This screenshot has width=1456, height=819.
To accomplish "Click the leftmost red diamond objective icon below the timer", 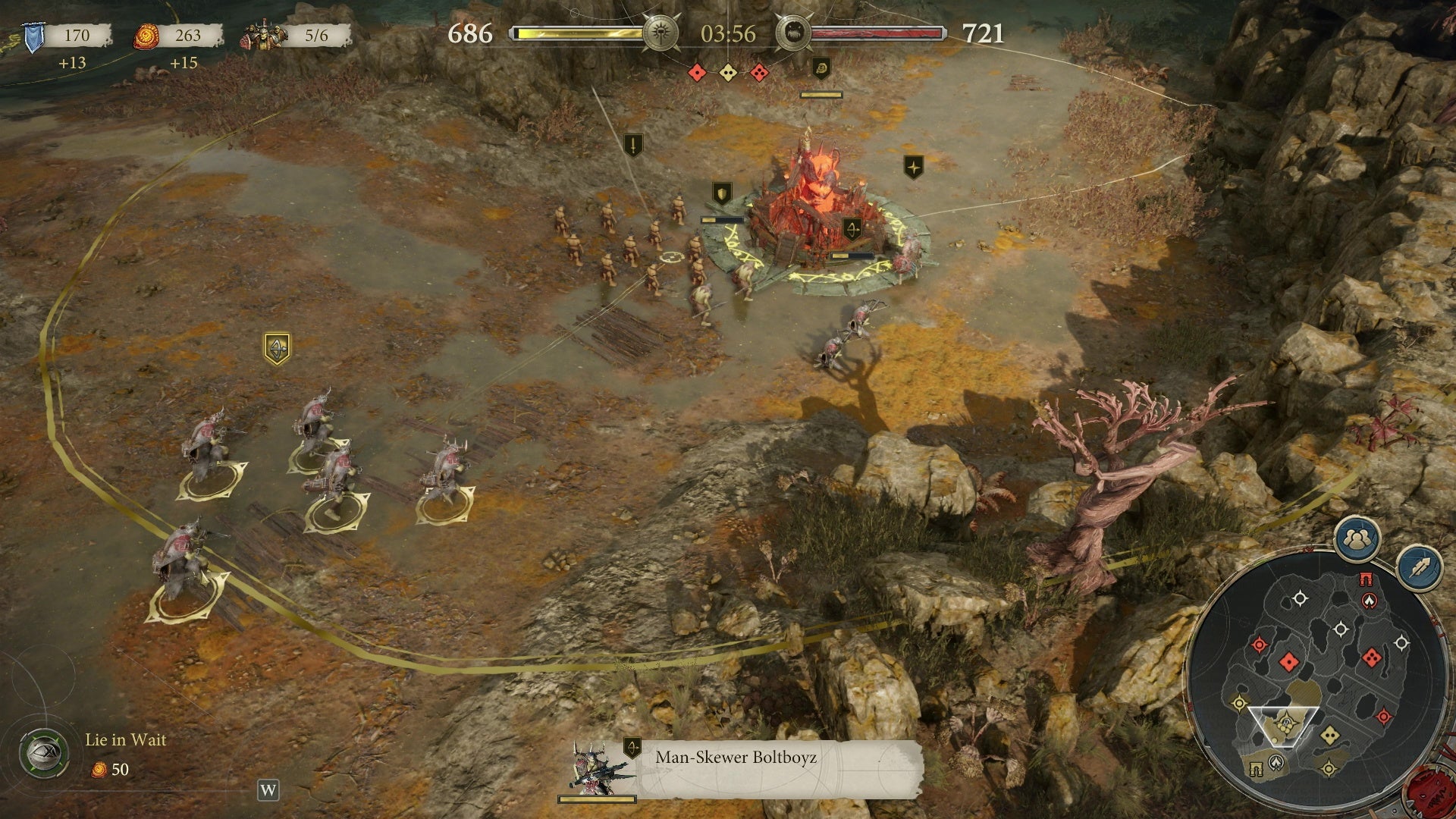I will 698,73.
